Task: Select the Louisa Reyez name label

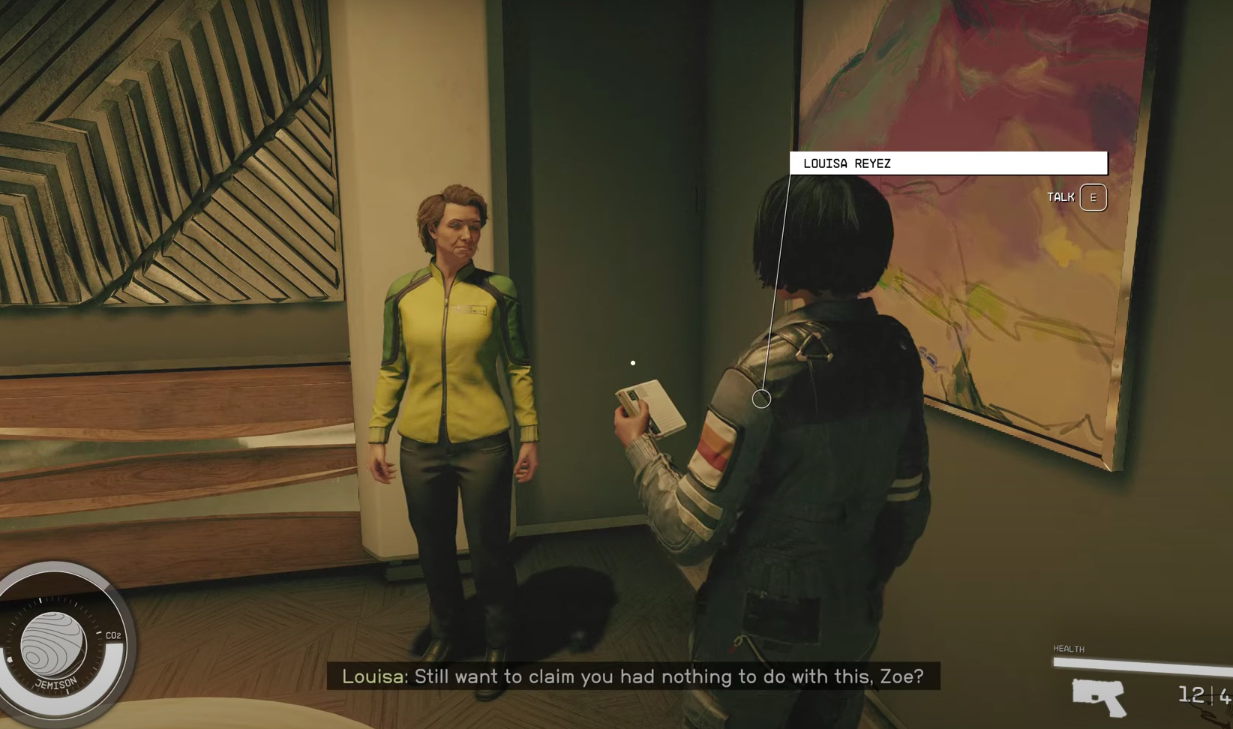Action: coord(947,163)
